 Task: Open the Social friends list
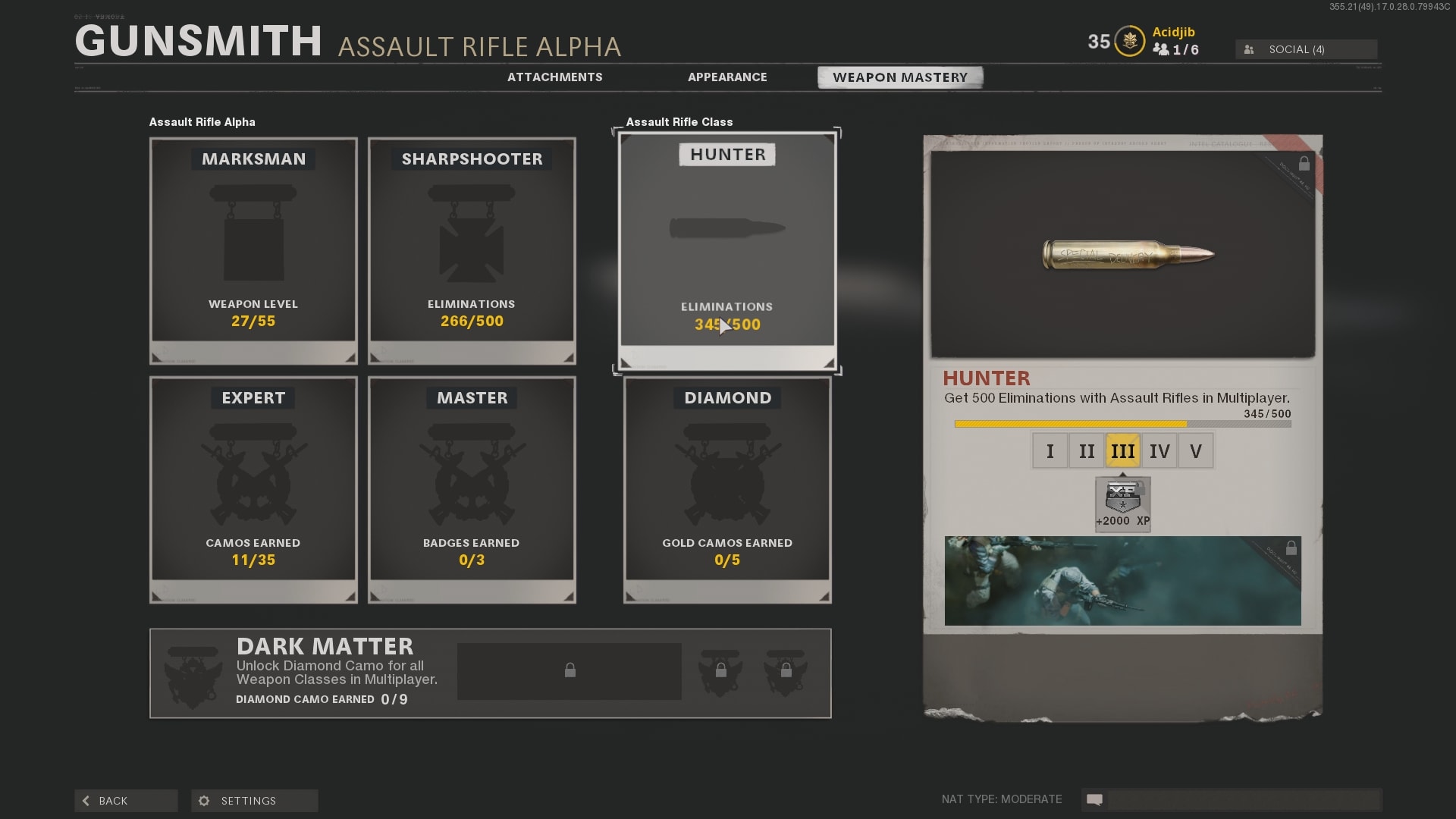click(x=1306, y=49)
